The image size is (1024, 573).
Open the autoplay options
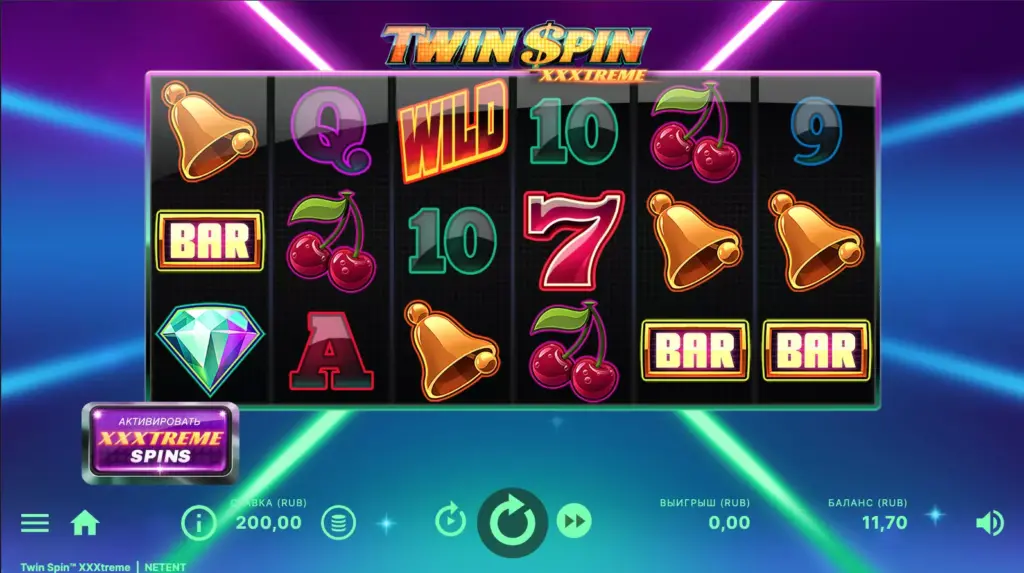pos(451,521)
